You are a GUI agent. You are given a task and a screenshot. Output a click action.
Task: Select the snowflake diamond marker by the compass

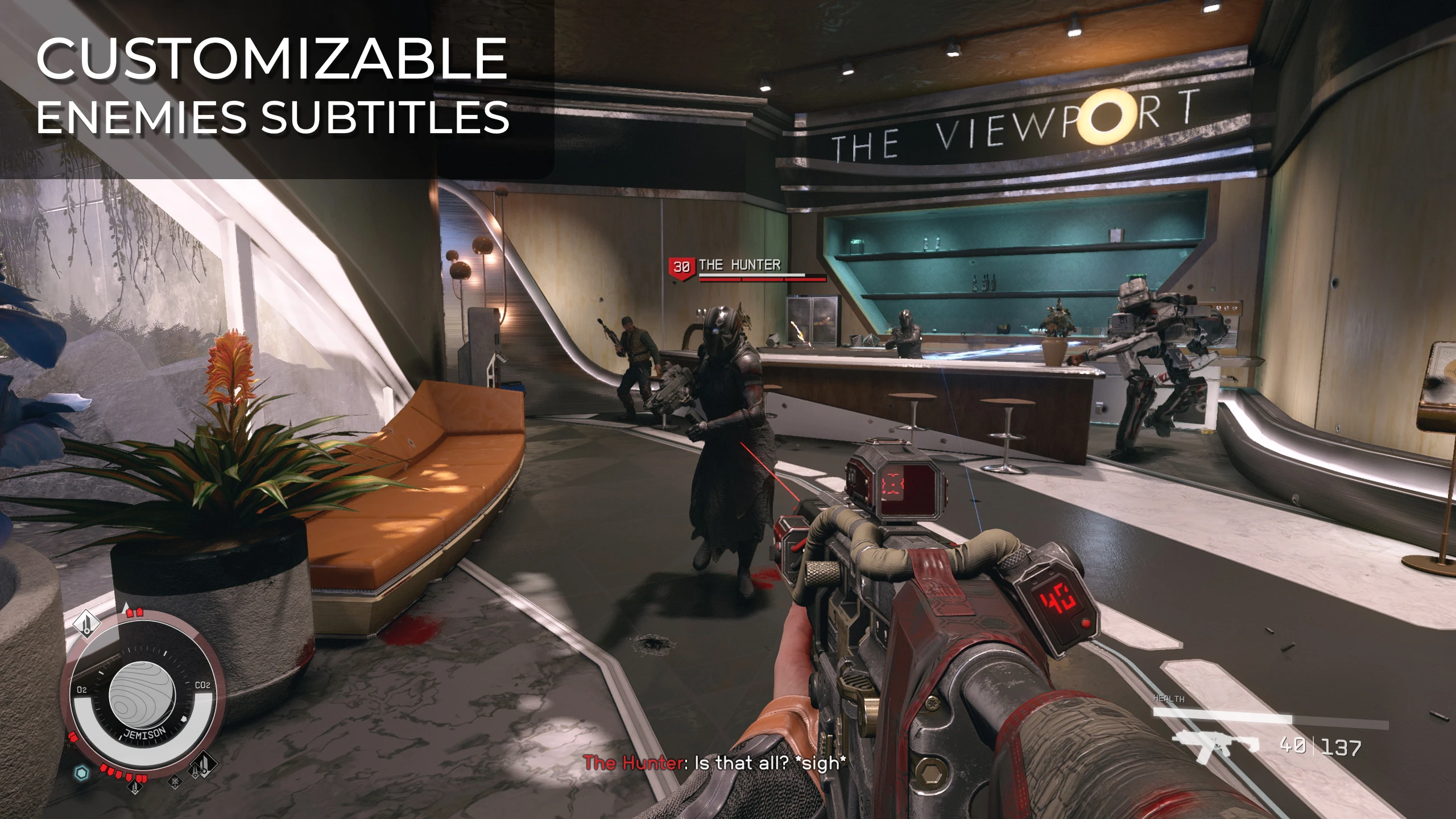click(x=176, y=781)
